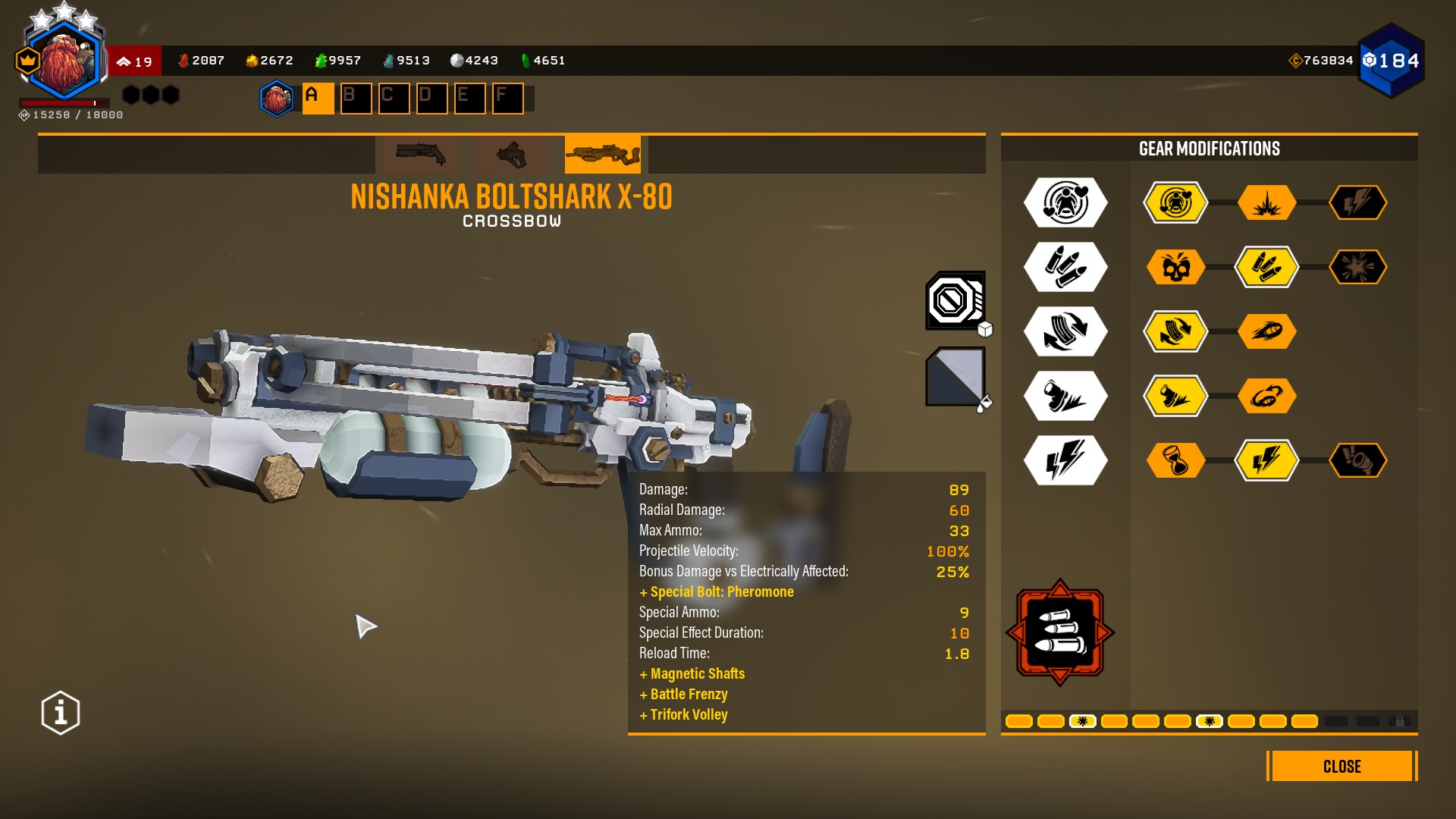
Task: Select the first weapon tab with shotgun
Action: pos(420,155)
